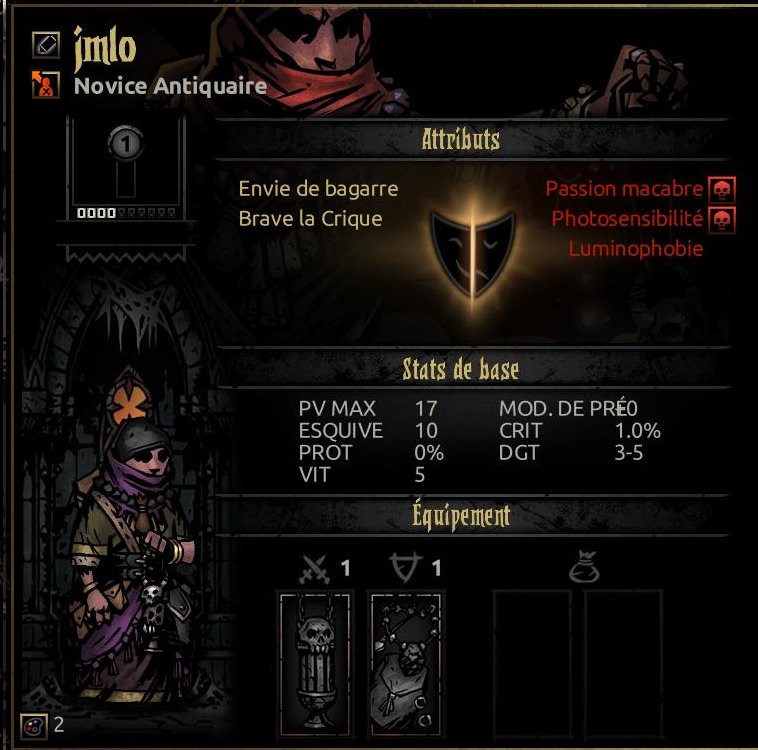This screenshot has width=758, height=750.
Task: Select the robe armor slot
Action: [407, 661]
